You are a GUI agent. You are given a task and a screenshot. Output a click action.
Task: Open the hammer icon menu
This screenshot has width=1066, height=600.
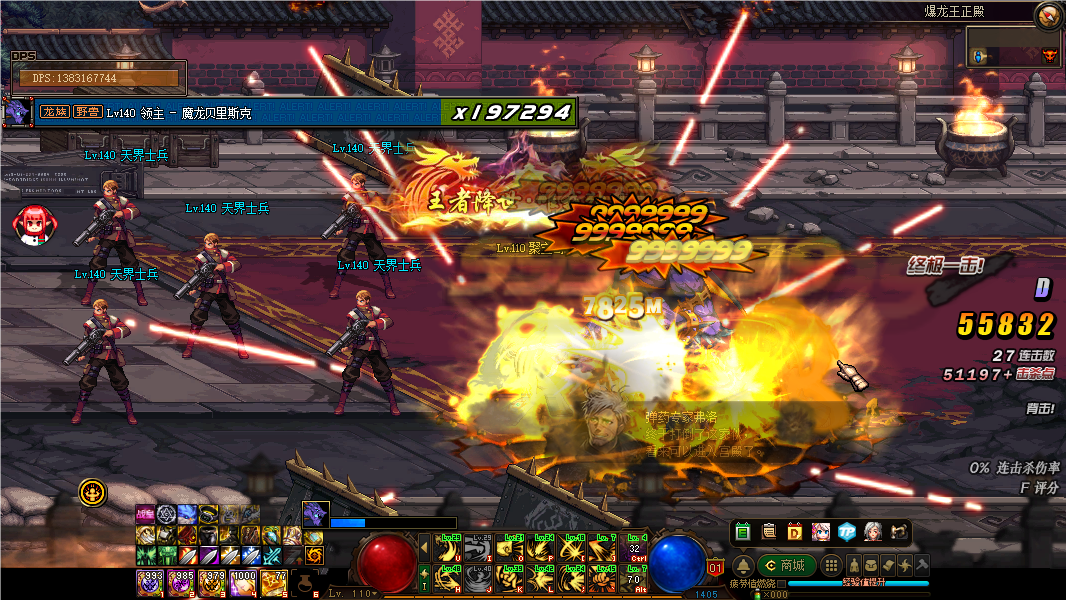tap(921, 565)
